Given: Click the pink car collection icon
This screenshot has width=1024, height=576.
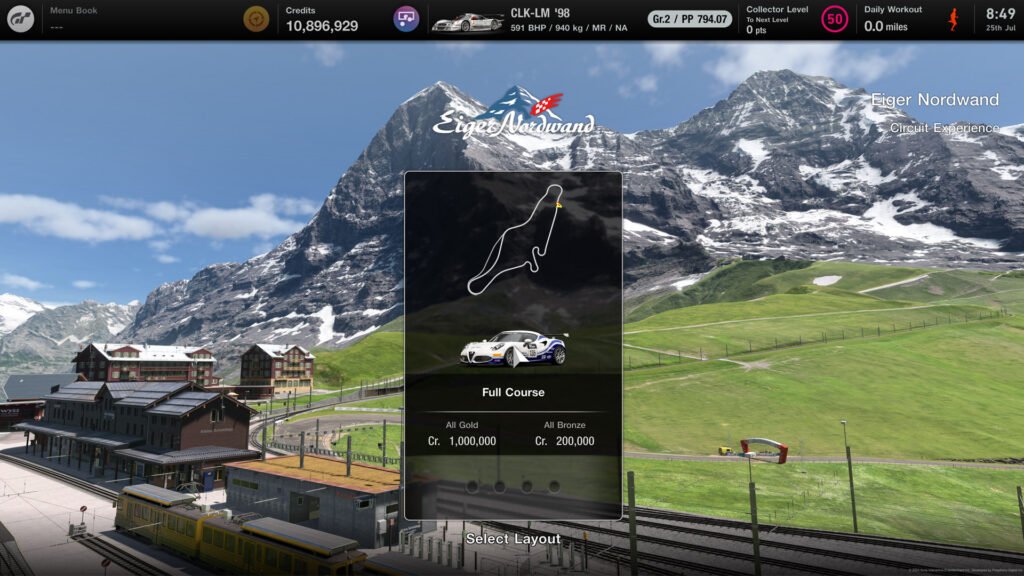Looking at the screenshot, I should [406, 19].
